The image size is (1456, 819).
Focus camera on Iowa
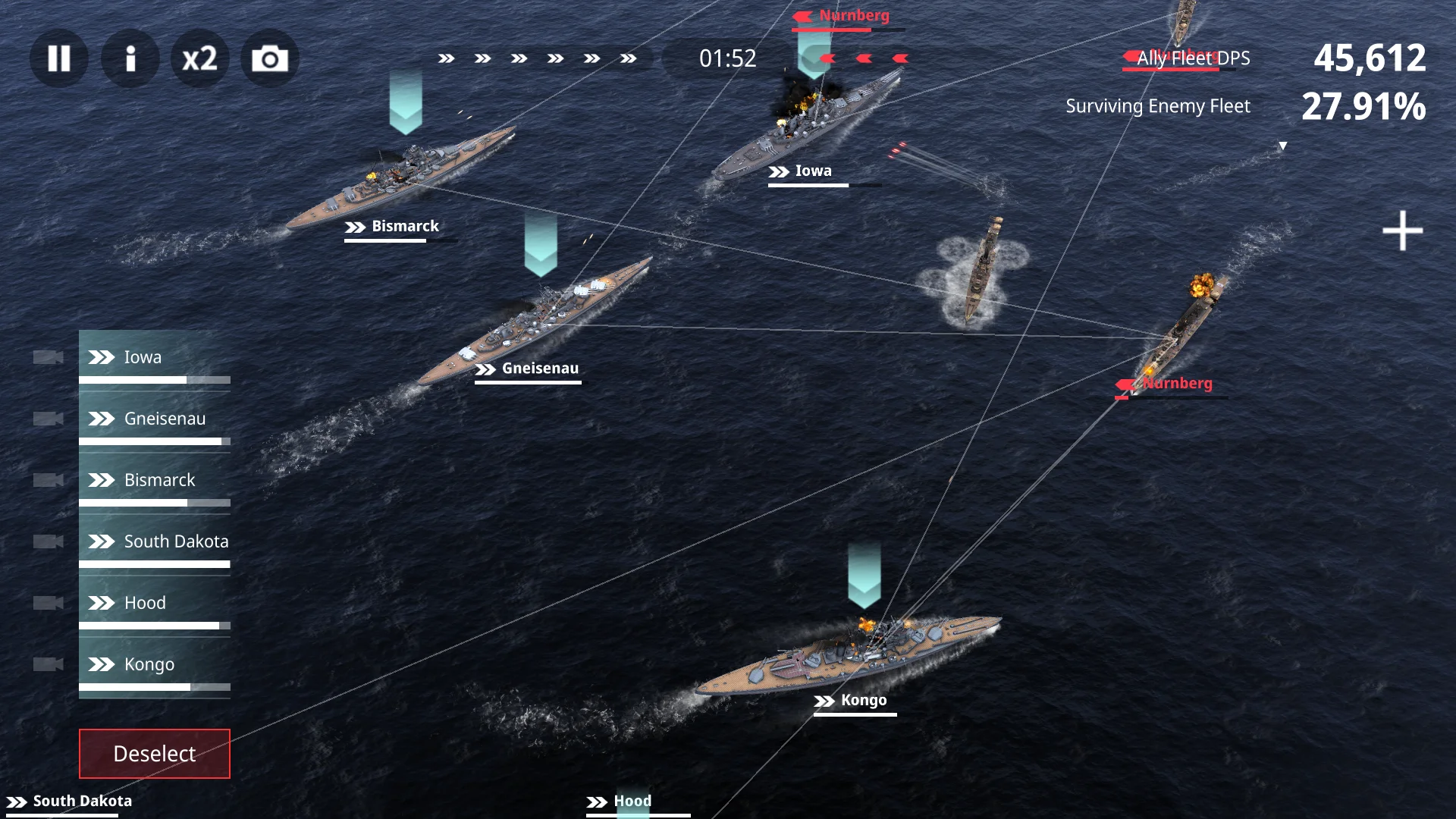48,357
